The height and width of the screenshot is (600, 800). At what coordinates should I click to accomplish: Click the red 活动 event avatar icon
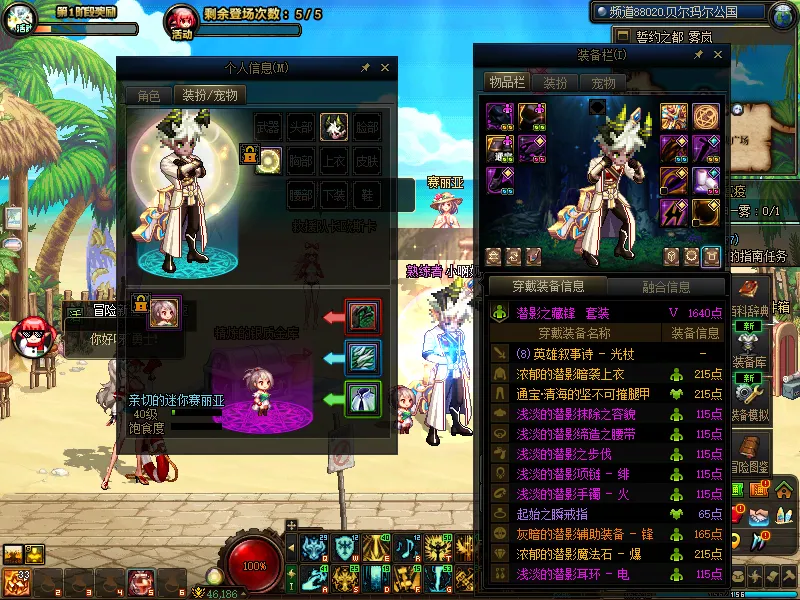pyautogui.click(x=181, y=19)
